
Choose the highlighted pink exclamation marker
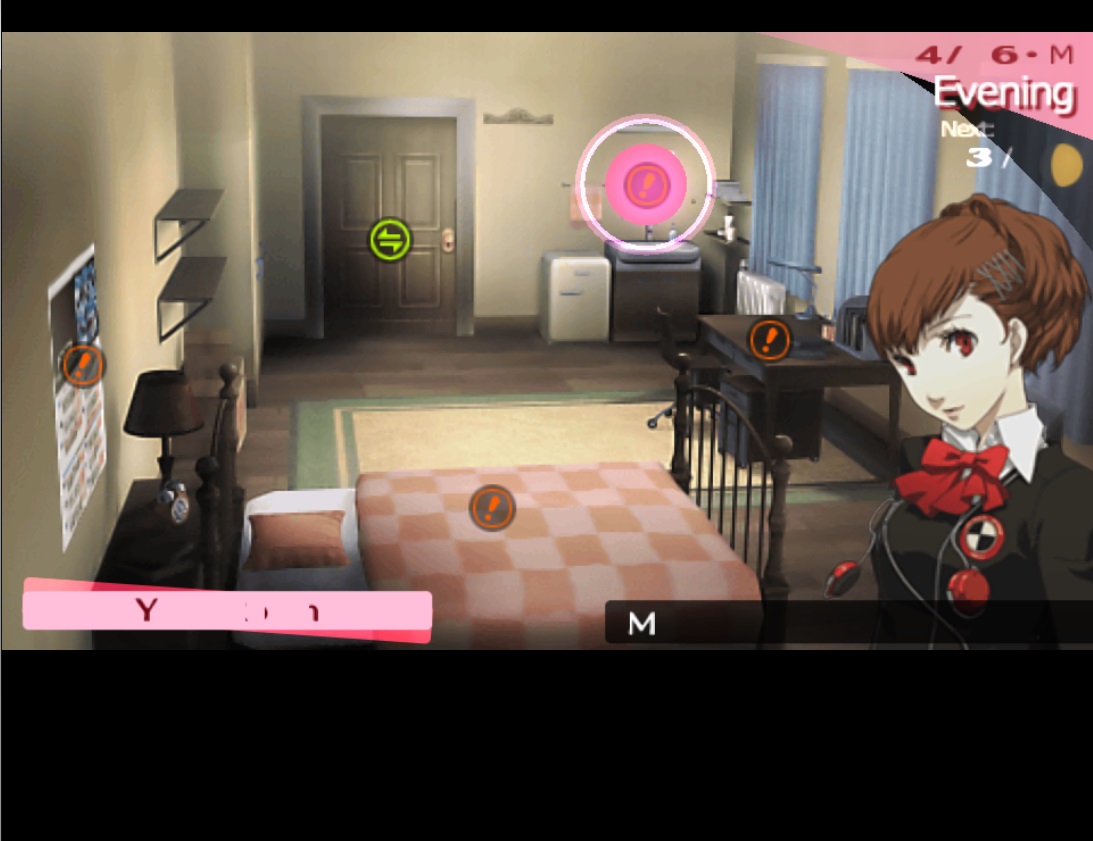tap(645, 183)
